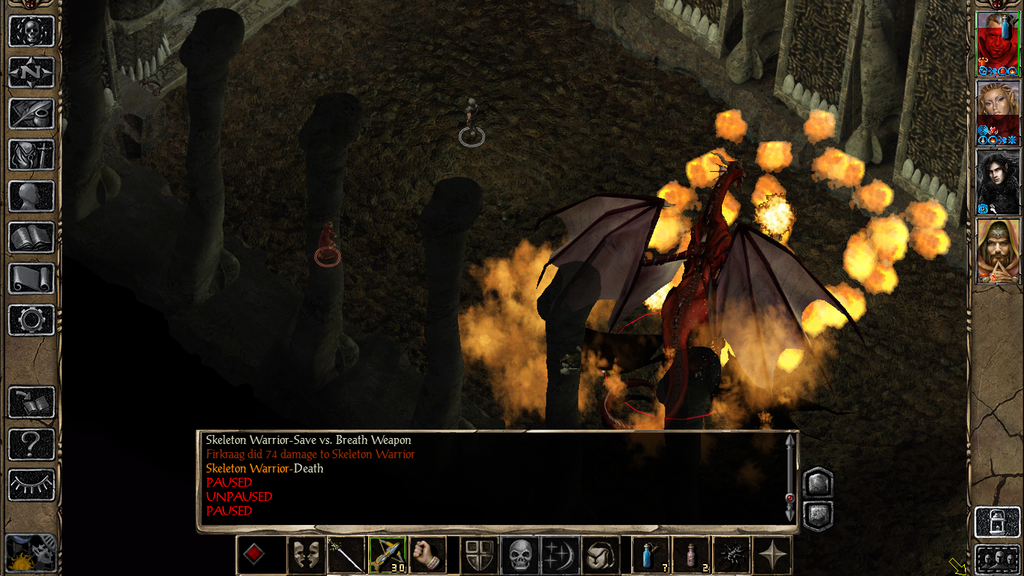Screen dimensions: 1024x576
Task: Open the gear options menu
Action: click(31, 320)
